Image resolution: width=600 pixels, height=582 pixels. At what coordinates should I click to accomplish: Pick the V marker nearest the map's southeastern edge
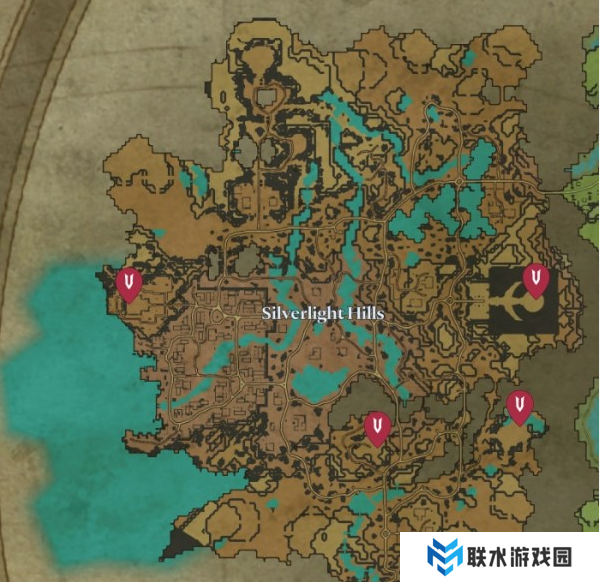pyautogui.click(x=519, y=406)
